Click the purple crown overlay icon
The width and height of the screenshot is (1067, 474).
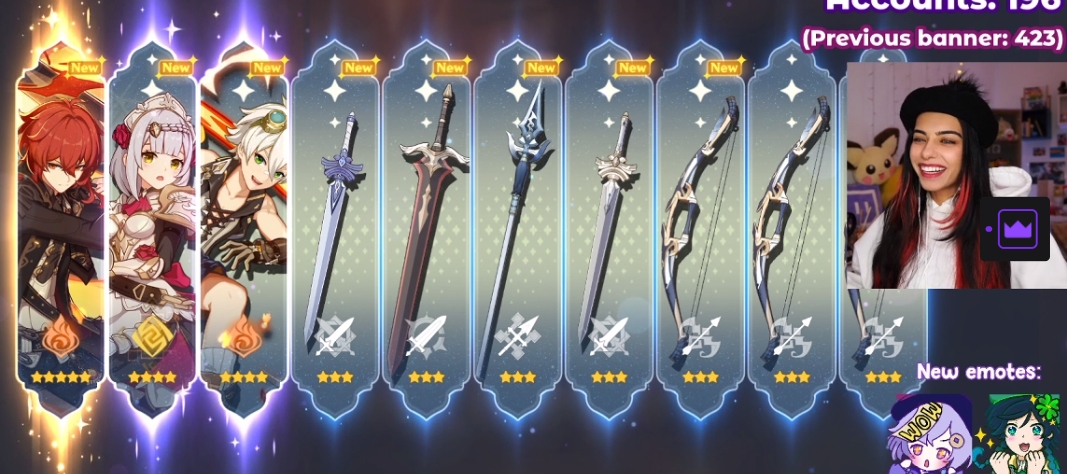[1016, 229]
